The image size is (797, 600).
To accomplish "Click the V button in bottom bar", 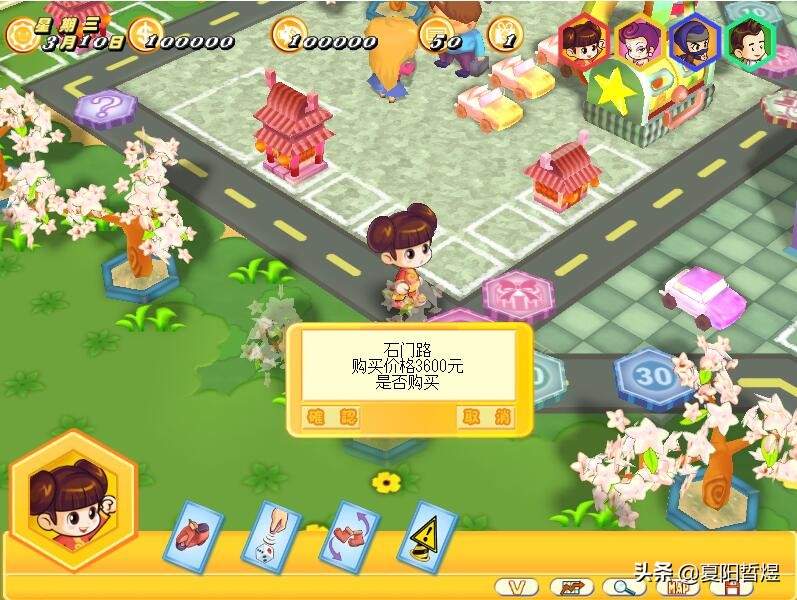I will pyautogui.click(x=517, y=587).
